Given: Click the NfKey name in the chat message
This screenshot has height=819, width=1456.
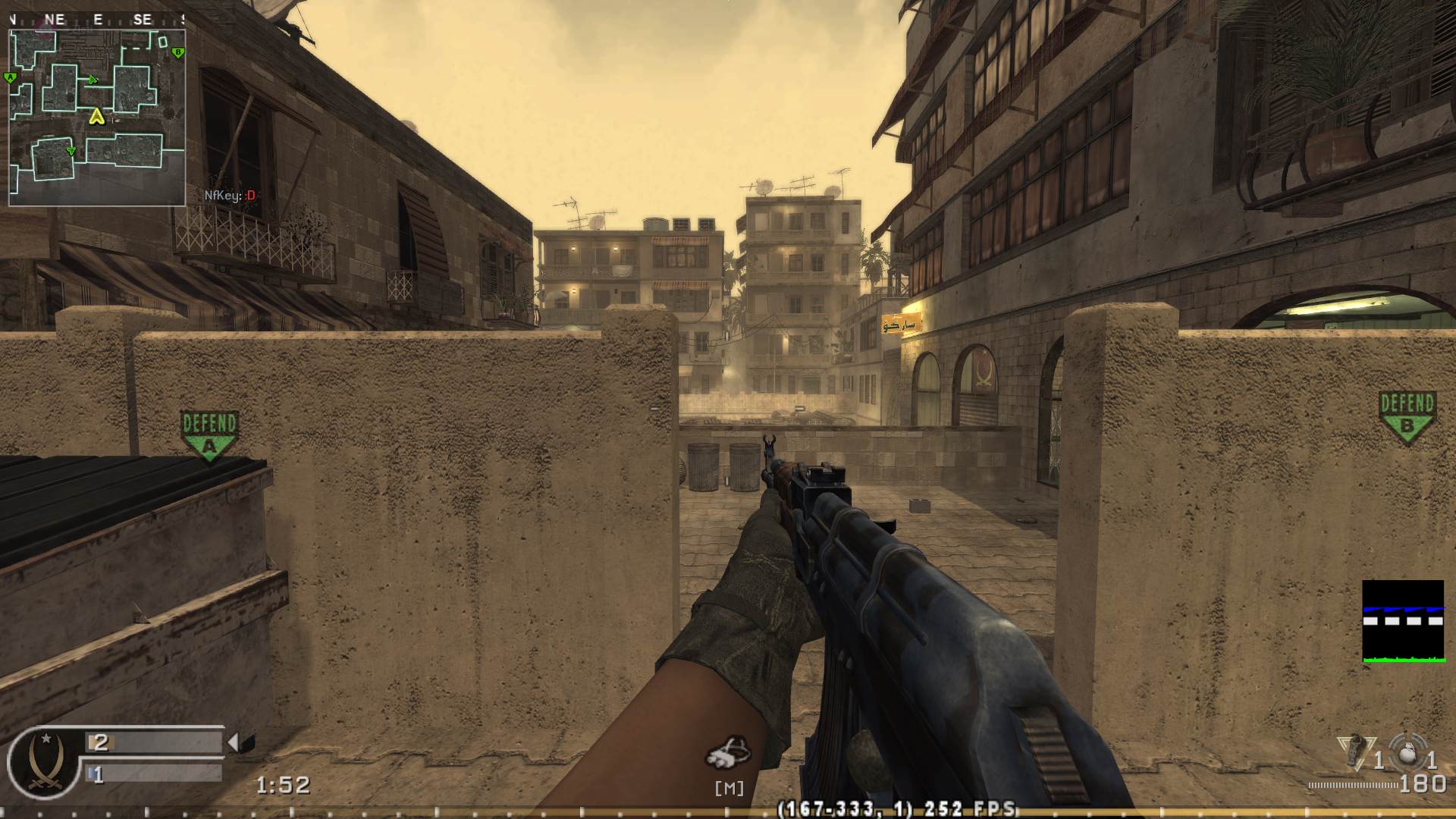Looking at the screenshot, I should click(220, 194).
